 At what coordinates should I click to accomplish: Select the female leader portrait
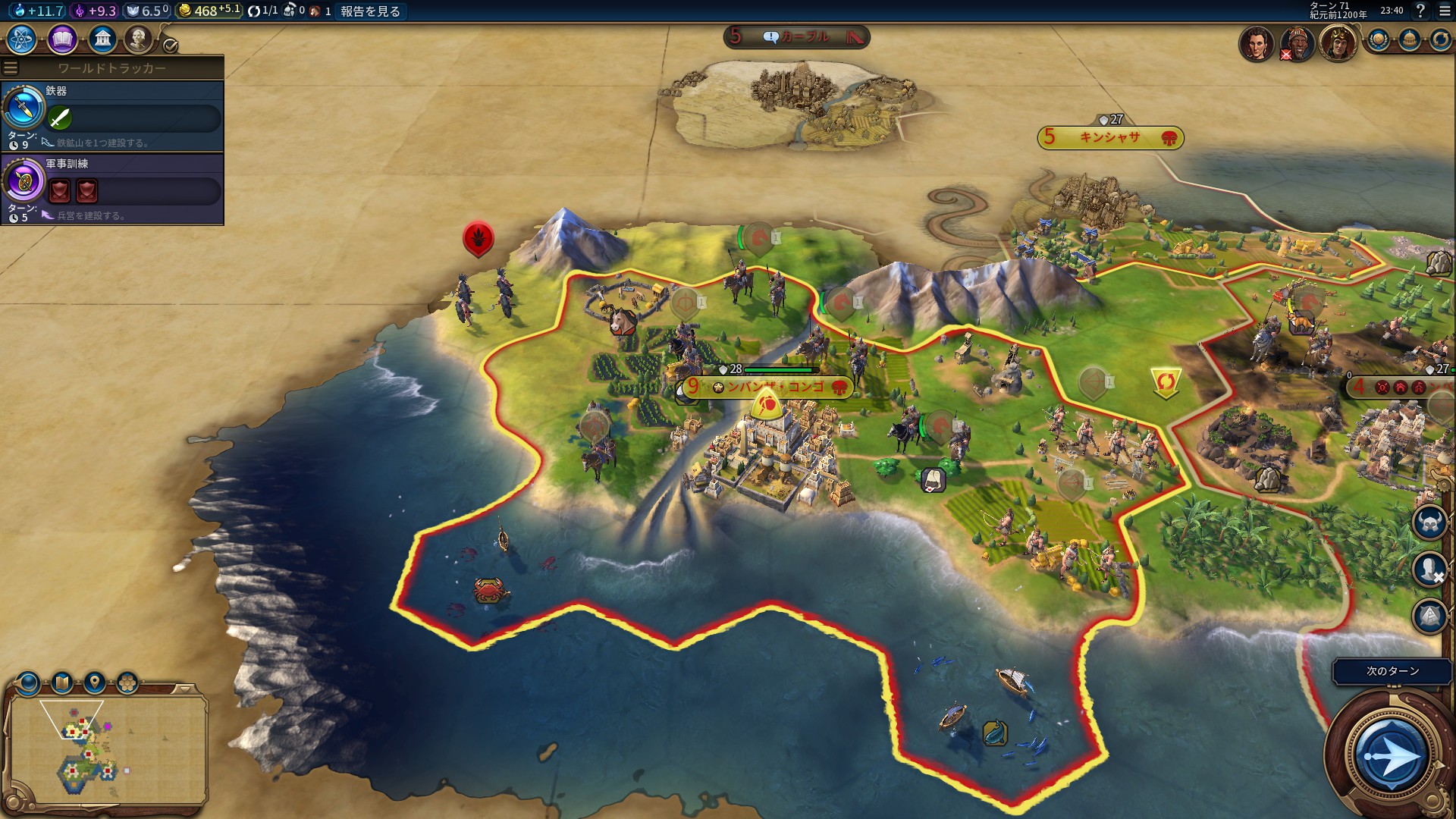click(x=1256, y=43)
